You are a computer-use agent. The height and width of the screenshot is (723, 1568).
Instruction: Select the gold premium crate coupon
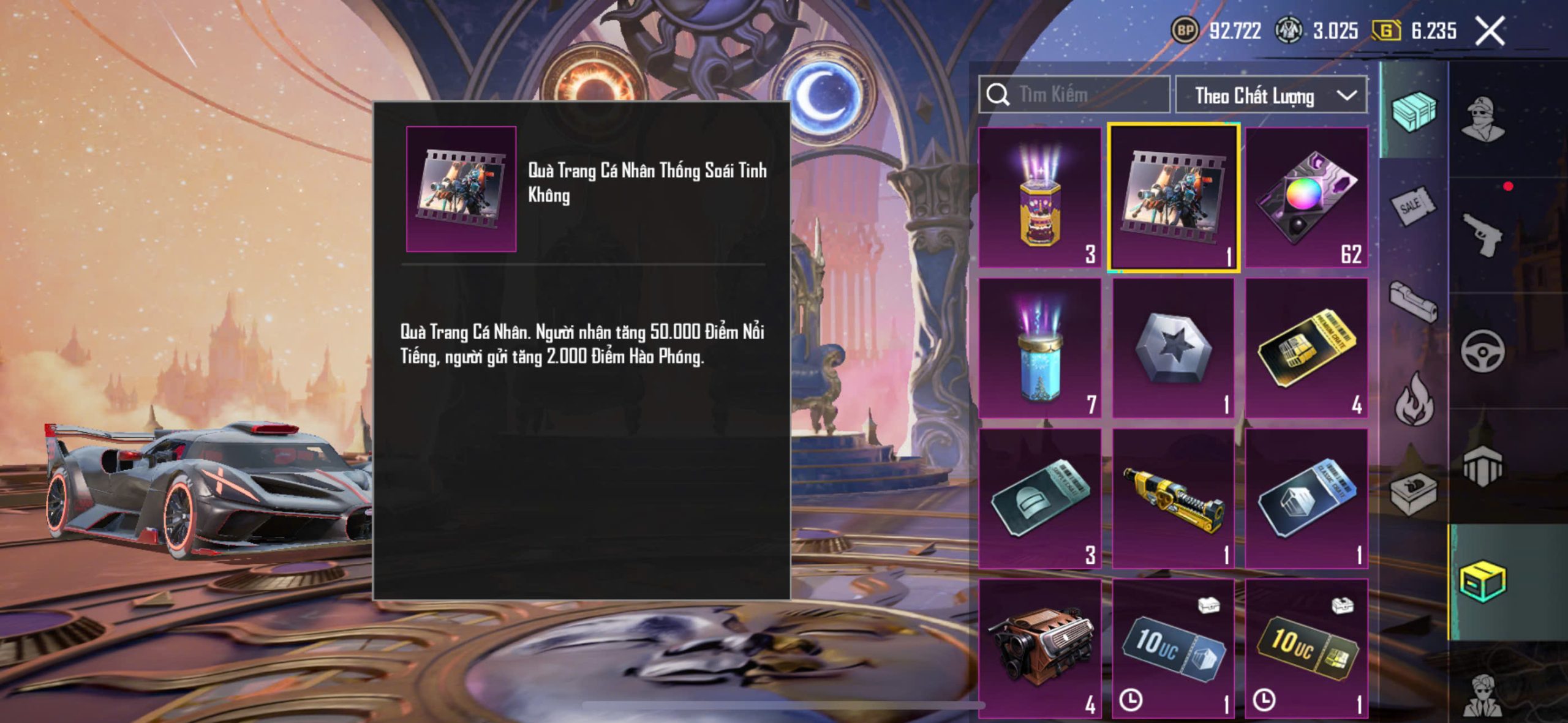(1306, 348)
